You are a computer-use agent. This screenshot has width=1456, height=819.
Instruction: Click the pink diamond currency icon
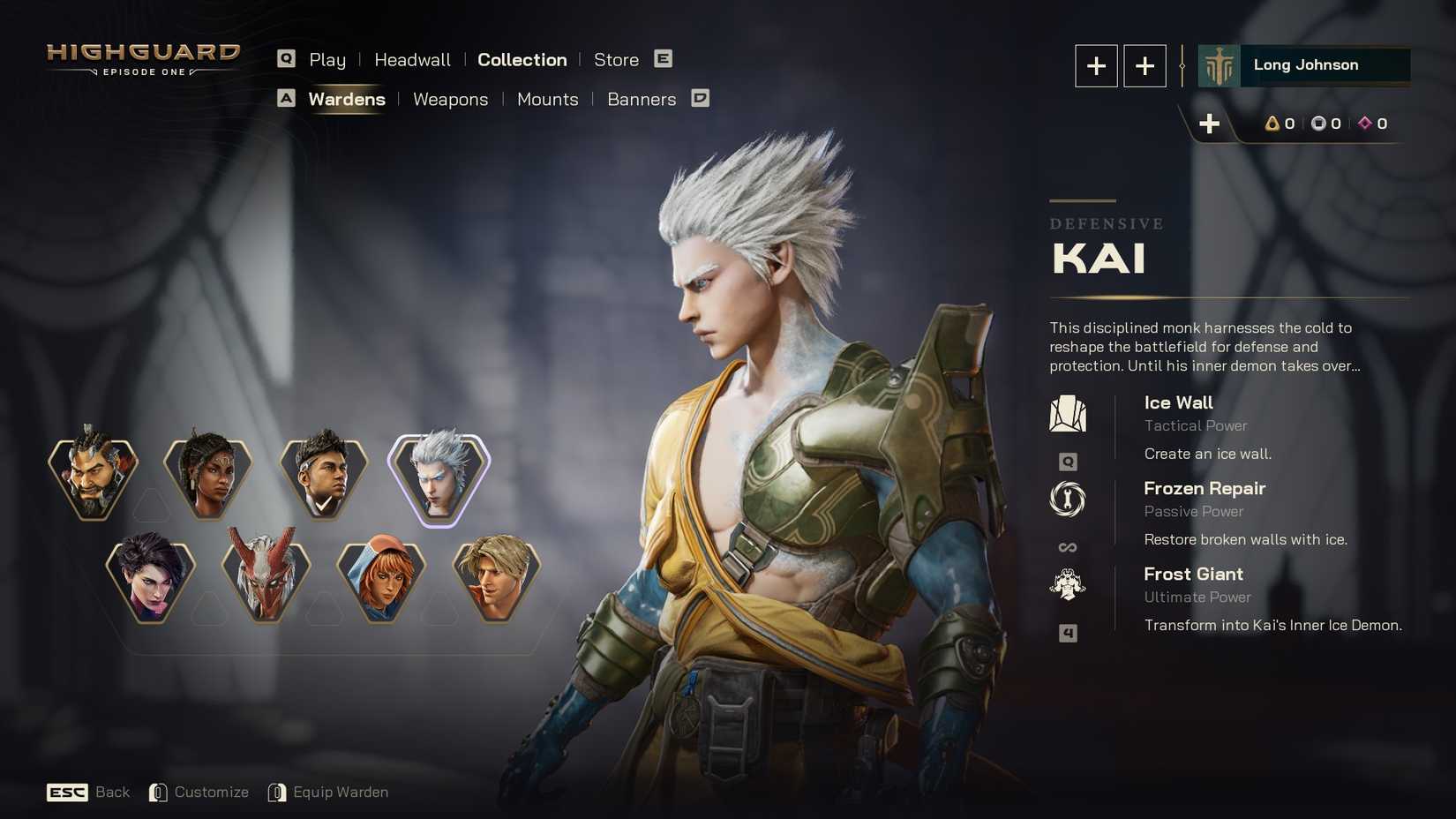tap(1366, 124)
